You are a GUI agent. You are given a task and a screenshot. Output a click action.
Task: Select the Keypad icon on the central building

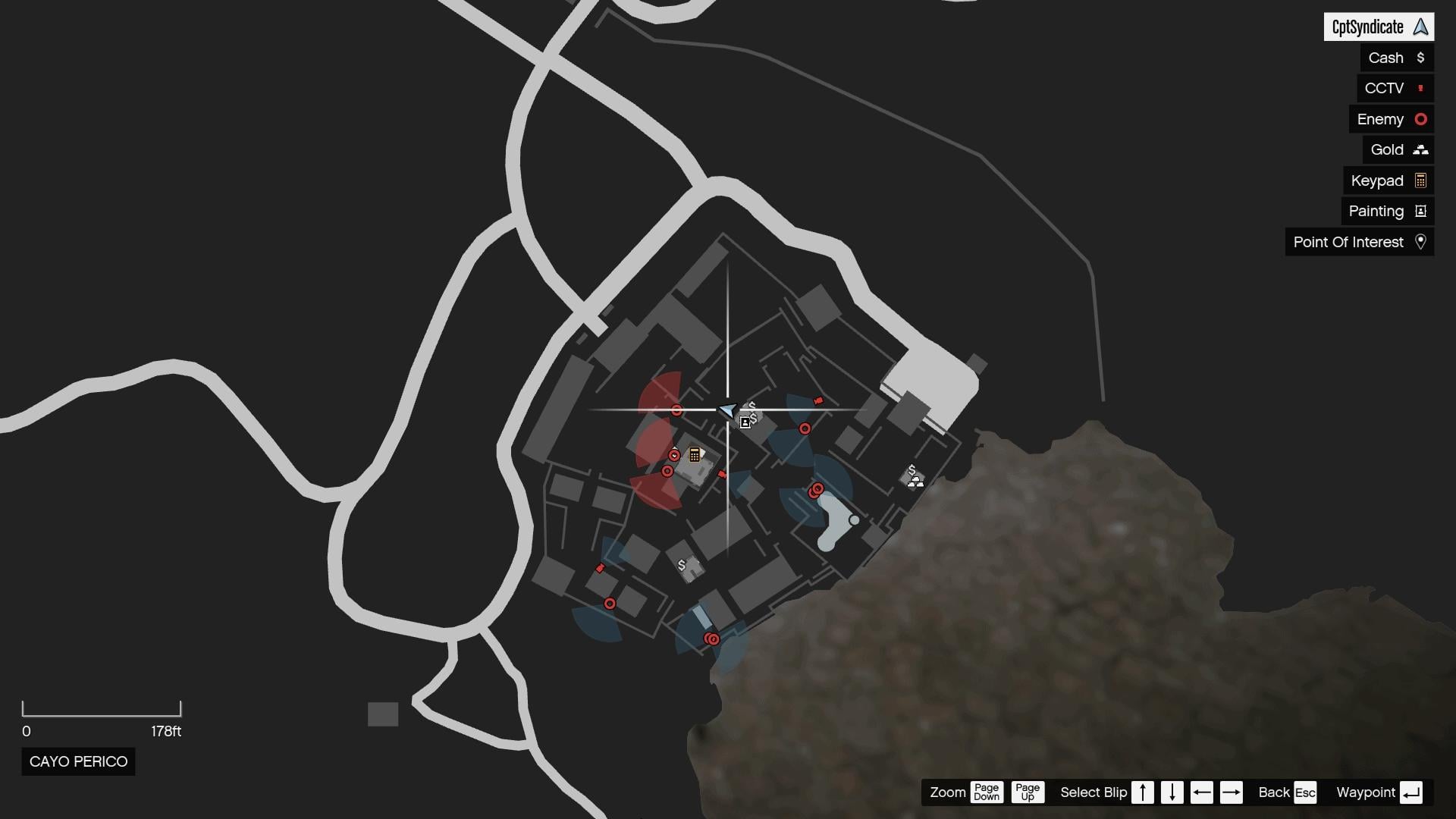tap(694, 454)
